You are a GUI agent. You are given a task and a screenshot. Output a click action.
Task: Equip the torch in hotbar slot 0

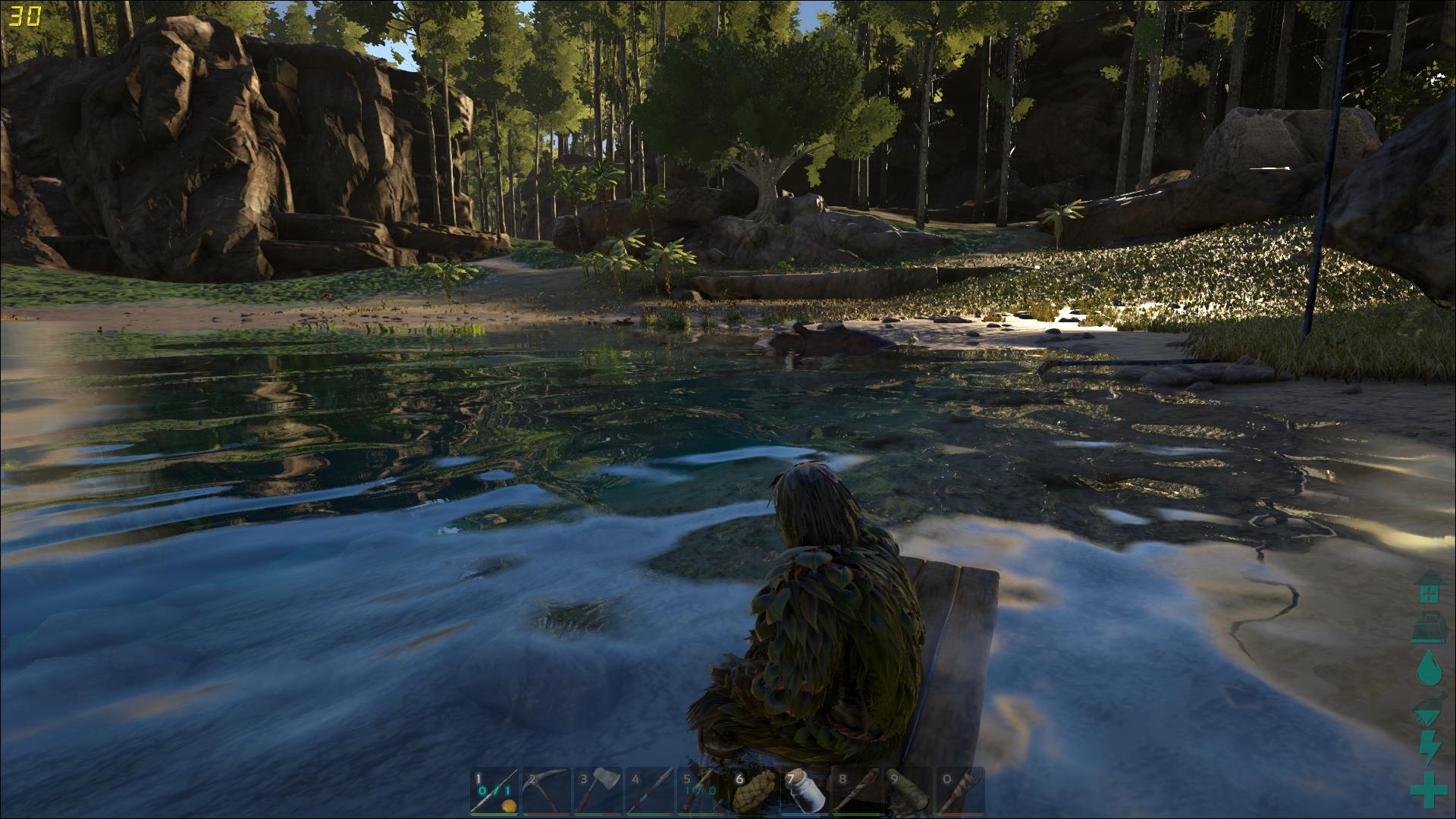click(961, 790)
